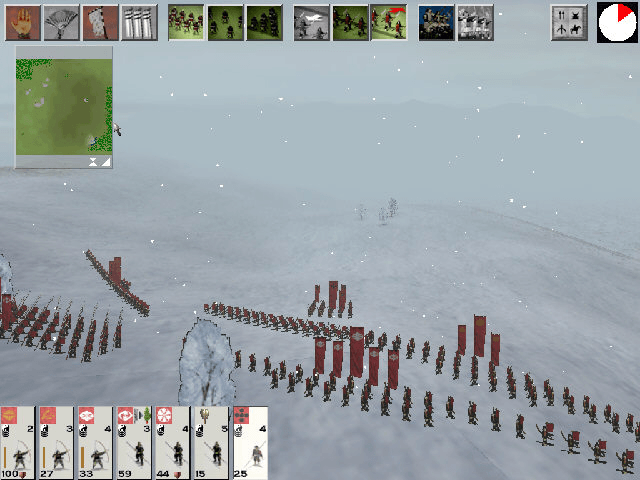The image size is (640, 480).
Task: Toggle the arrows and horseman button
Action: [x=568, y=22]
